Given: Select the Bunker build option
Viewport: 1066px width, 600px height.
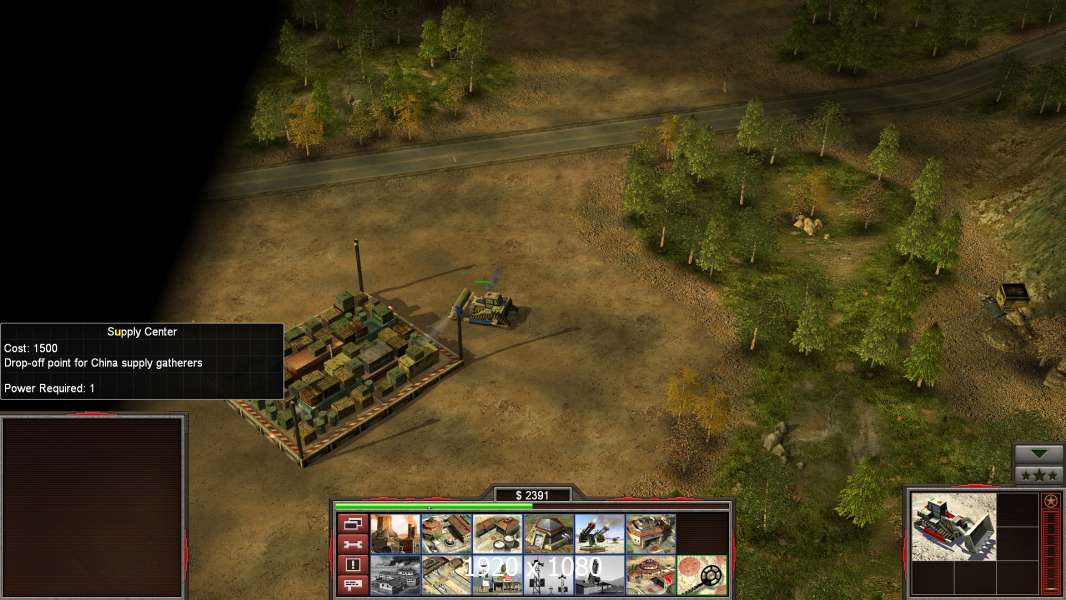Looking at the screenshot, I should tap(548, 534).
